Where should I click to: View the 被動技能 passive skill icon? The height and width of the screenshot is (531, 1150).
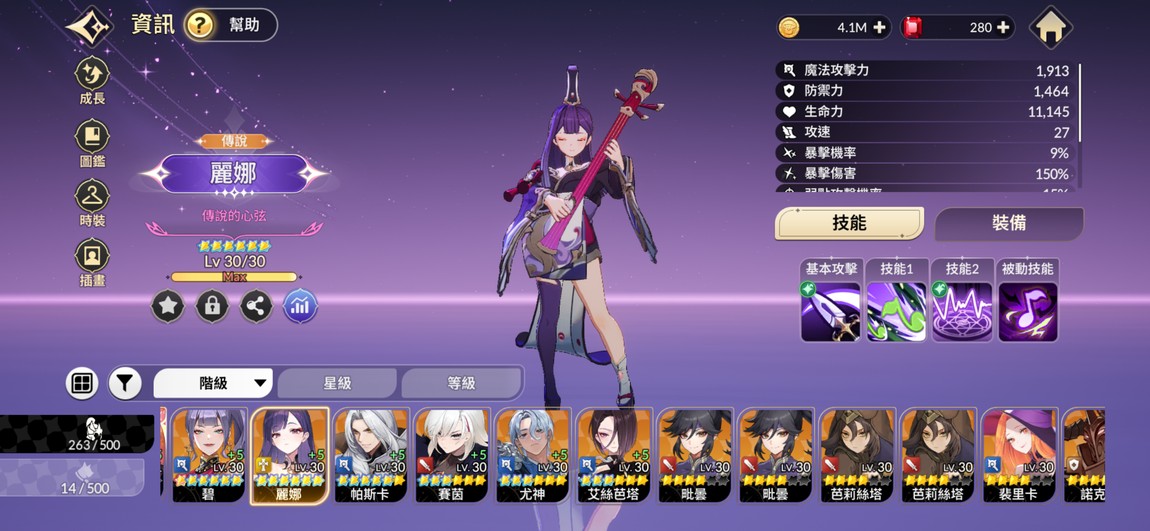point(1027,310)
